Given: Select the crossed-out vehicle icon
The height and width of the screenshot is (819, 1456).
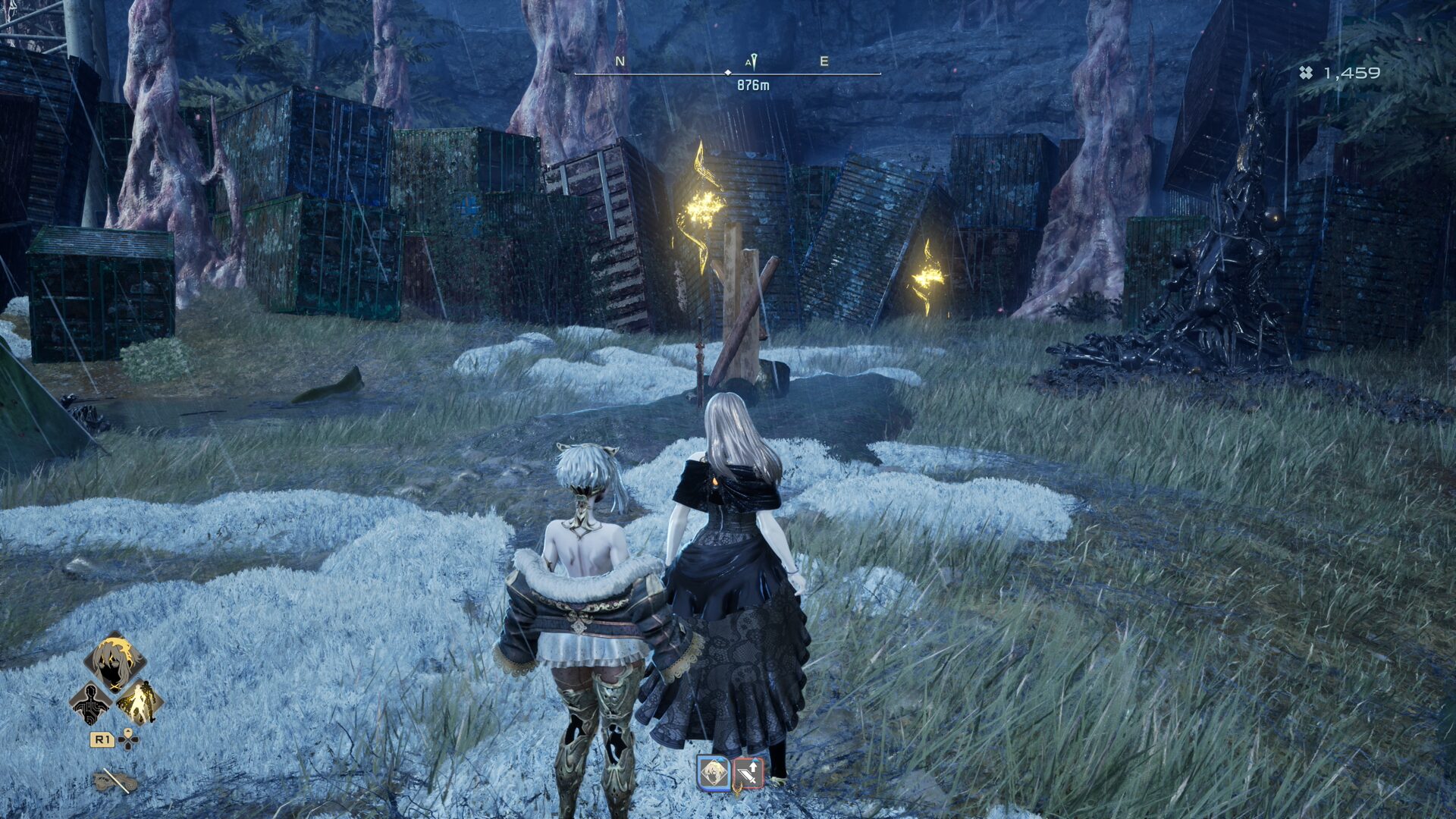Looking at the screenshot, I should click(x=116, y=780).
